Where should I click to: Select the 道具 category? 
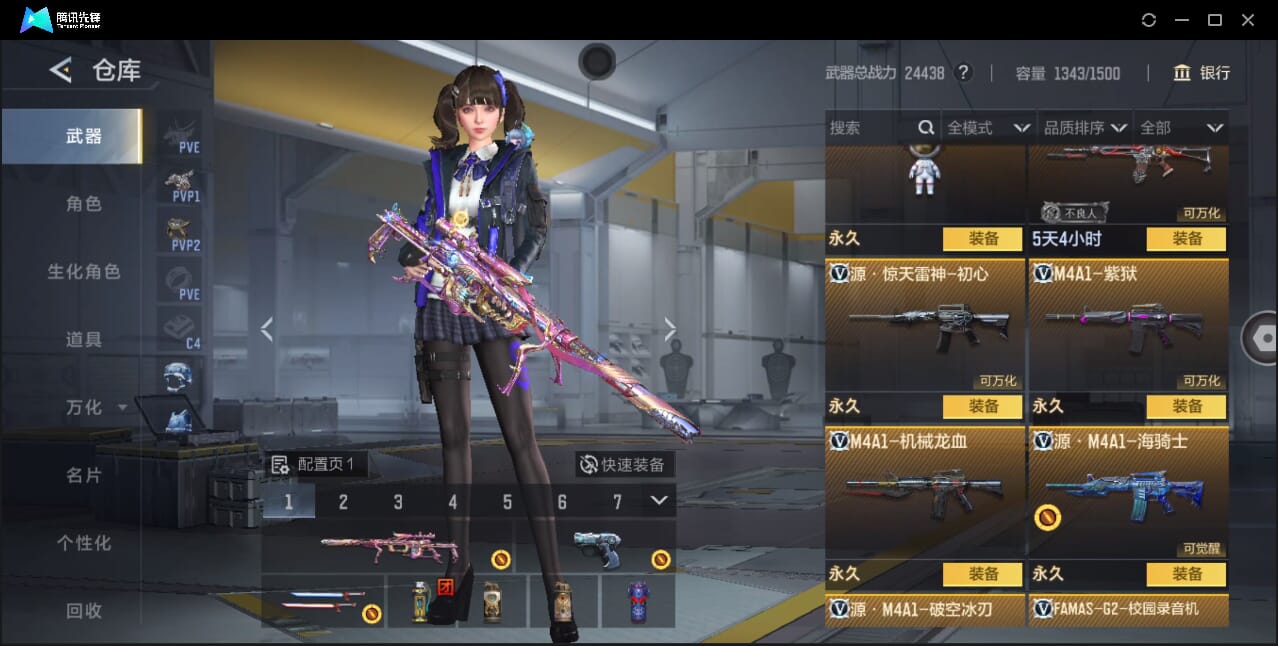[x=84, y=340]
